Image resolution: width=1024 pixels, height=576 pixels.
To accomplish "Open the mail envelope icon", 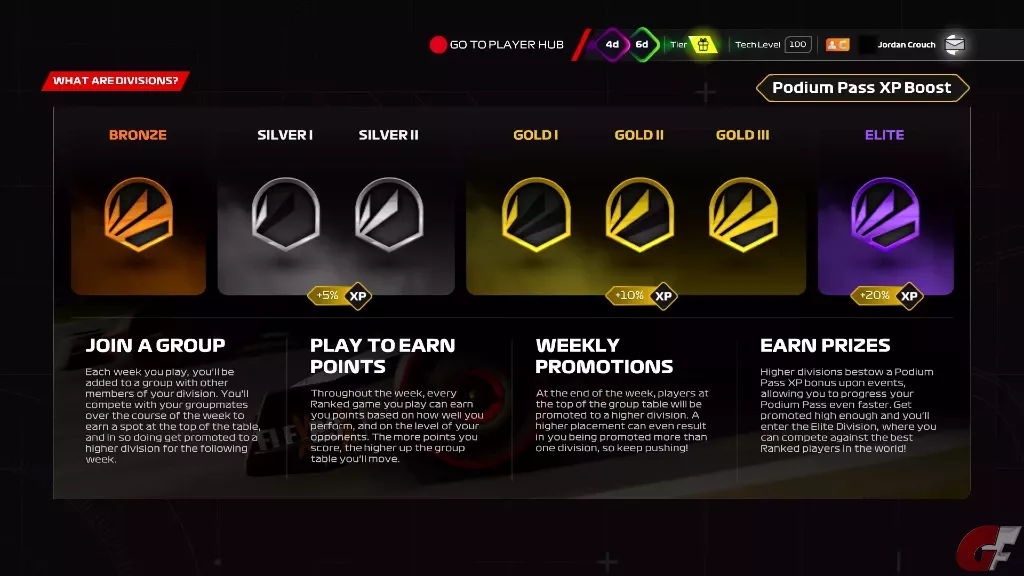I will click(x=955, y=44).
